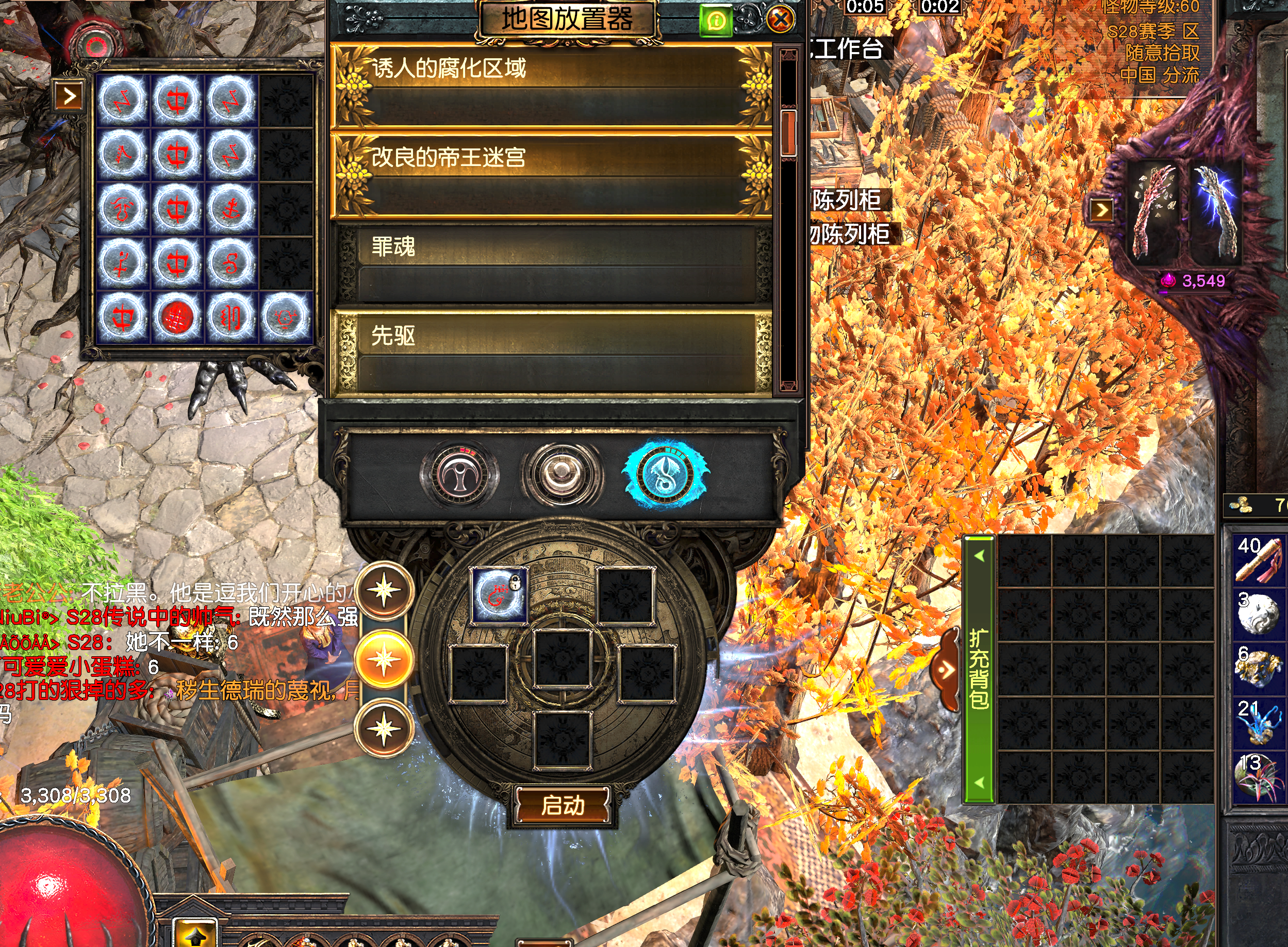Open the green info help button

click(x=715, y=21)
